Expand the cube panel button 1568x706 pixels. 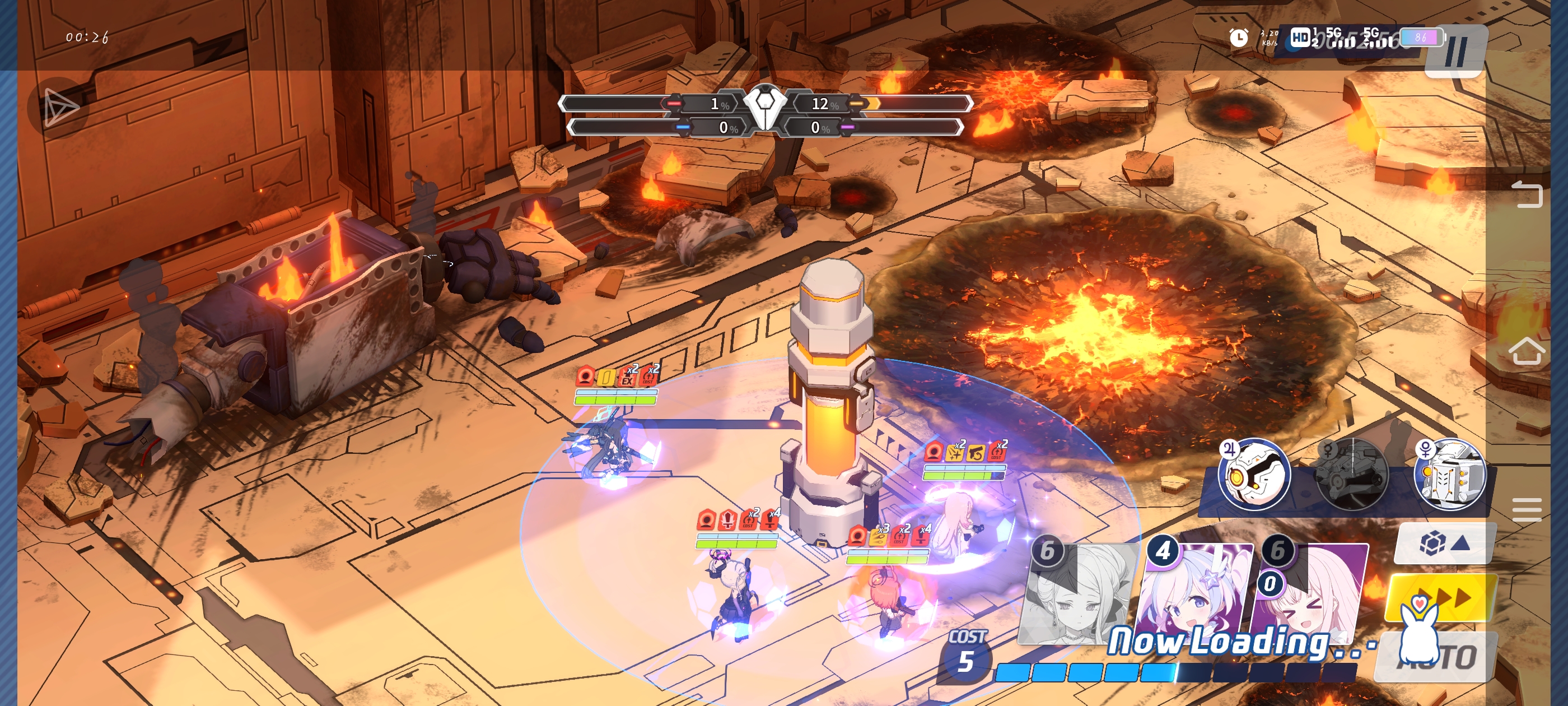tap(1444, 543)
